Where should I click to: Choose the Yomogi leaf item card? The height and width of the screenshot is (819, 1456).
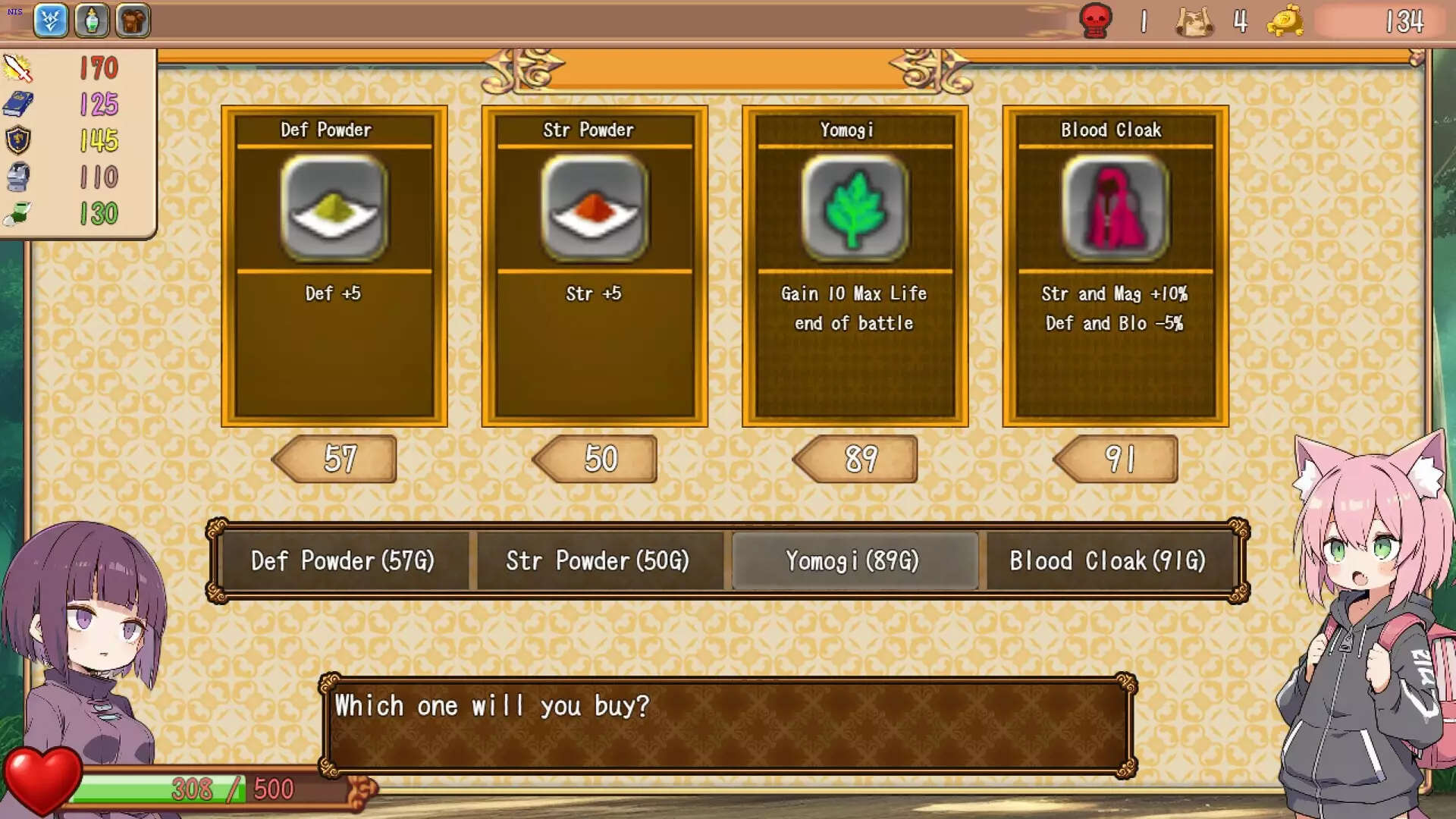[855, 265]
